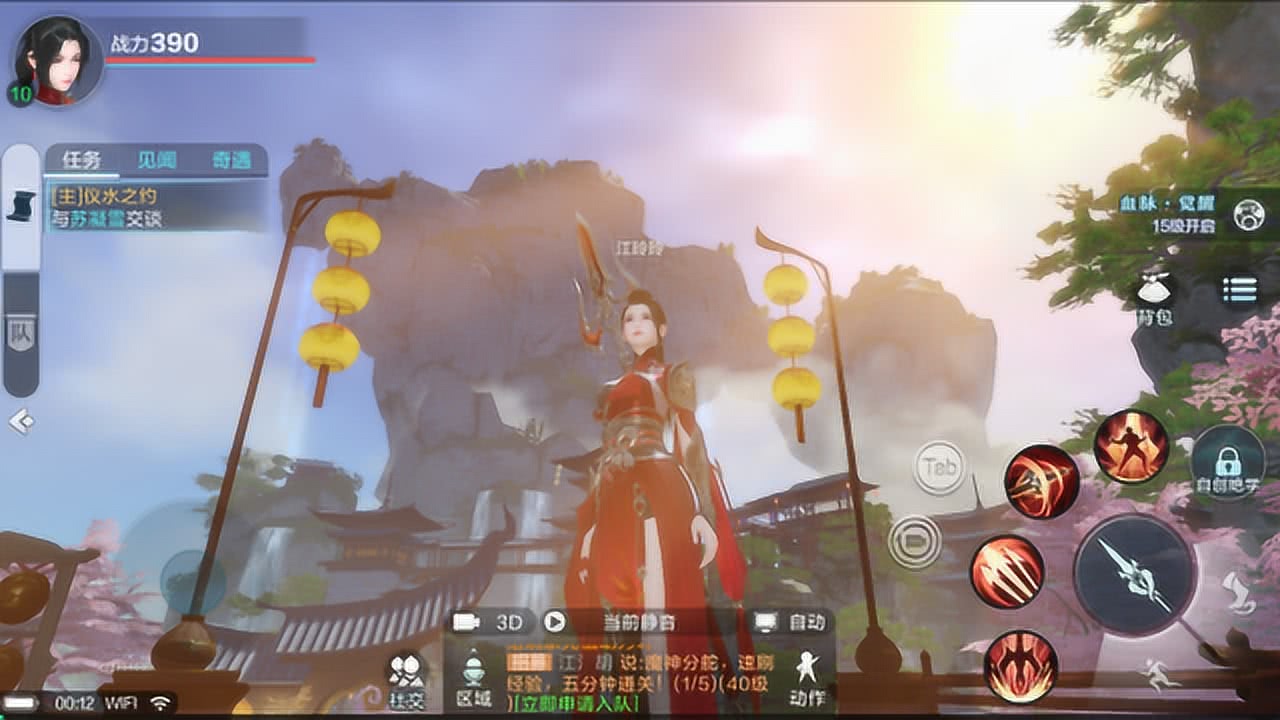The width and height of the screenshot is (1280, 720).
Task: Switch to the 任务 quest tab
Action: point(82,160)
